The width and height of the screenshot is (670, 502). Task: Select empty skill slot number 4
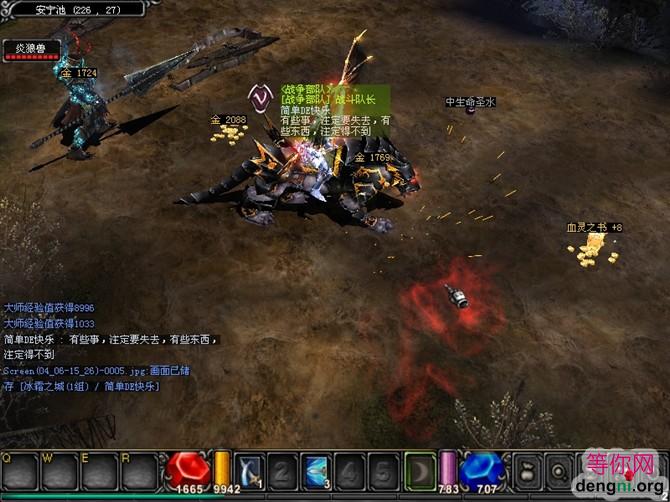coord(348,469)
